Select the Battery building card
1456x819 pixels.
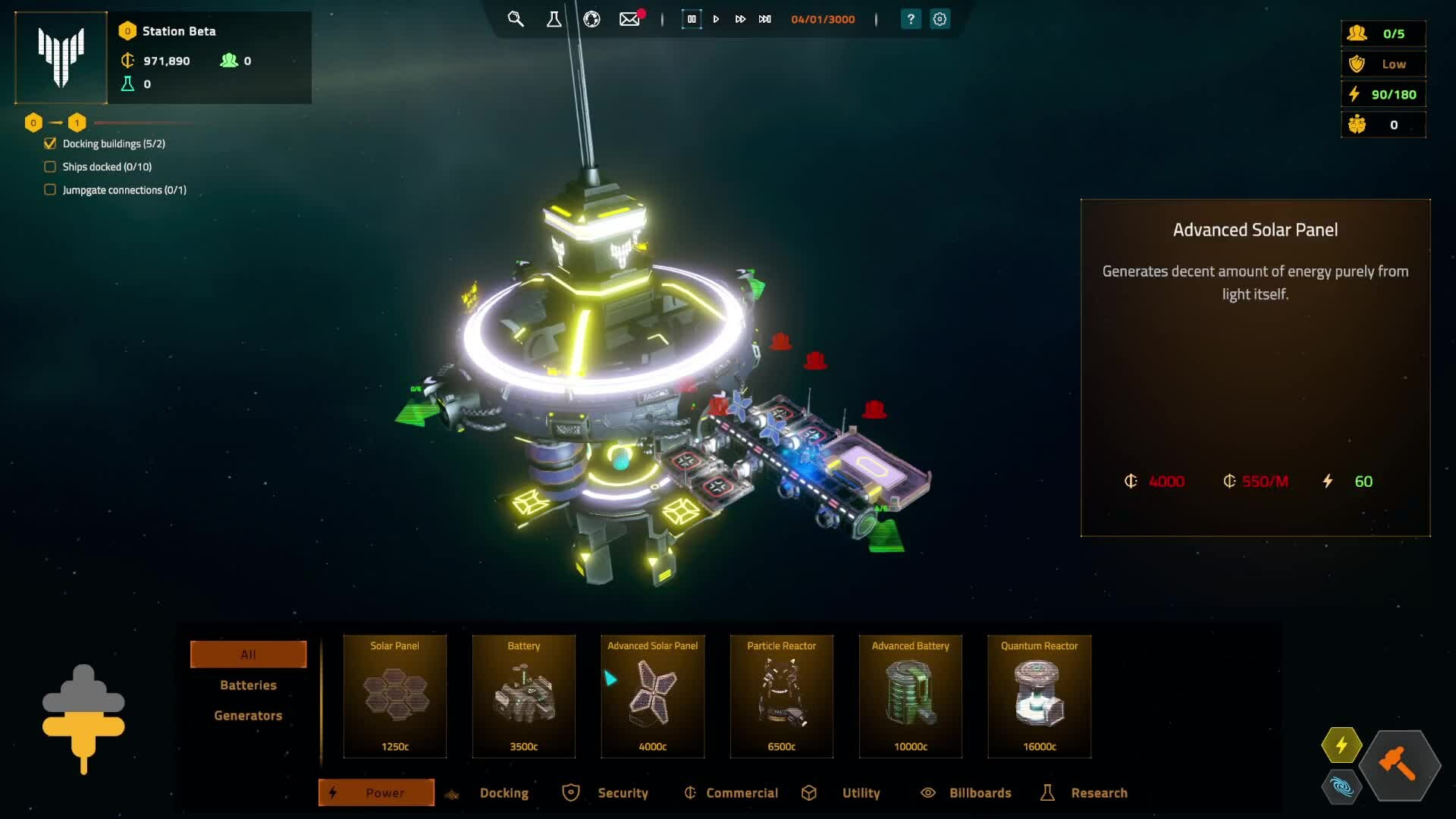[x=524, y=696]
